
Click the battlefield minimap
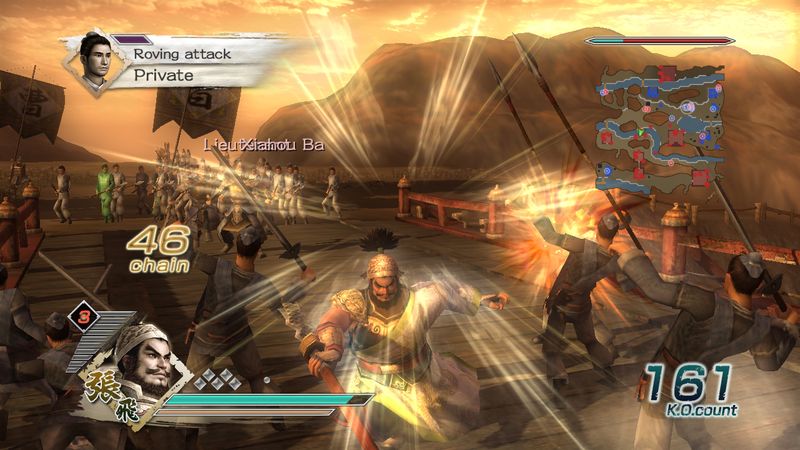point(659,128)
